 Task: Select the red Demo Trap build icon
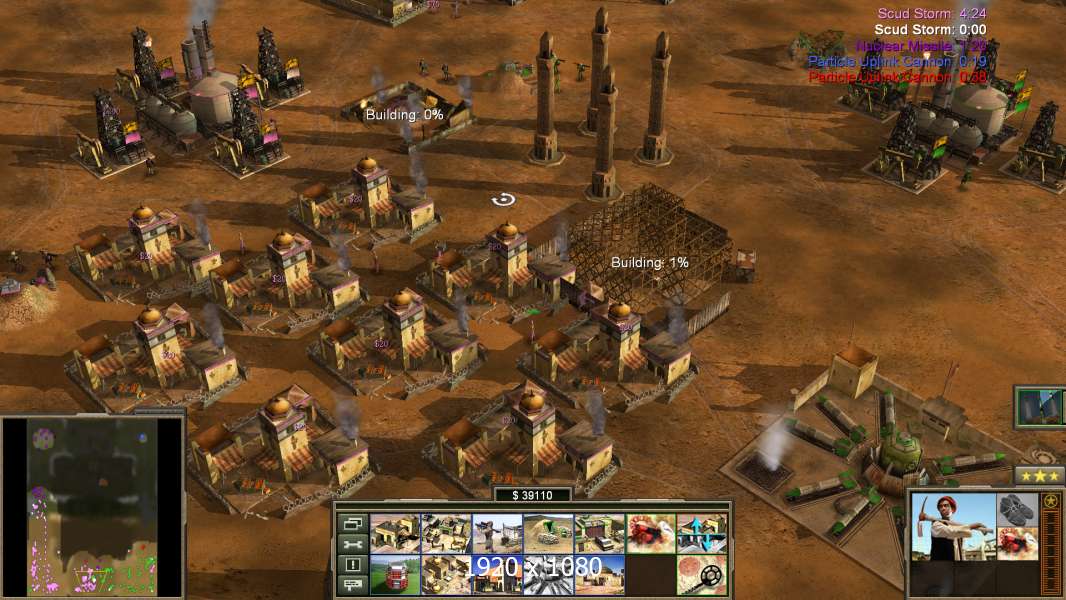click(x=650, y=534)
